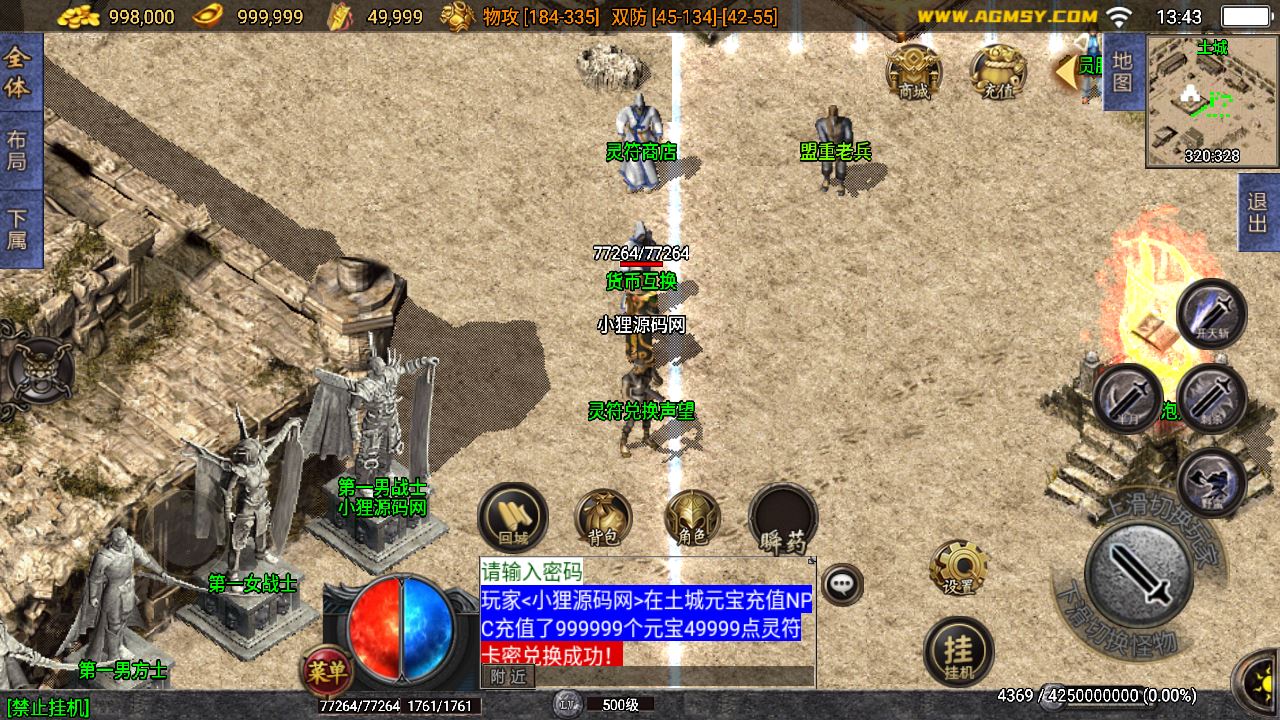Screen dimensions: 1280x720
Task: Open the 下属 subordinates tab
Action: (x=18, y=228)
